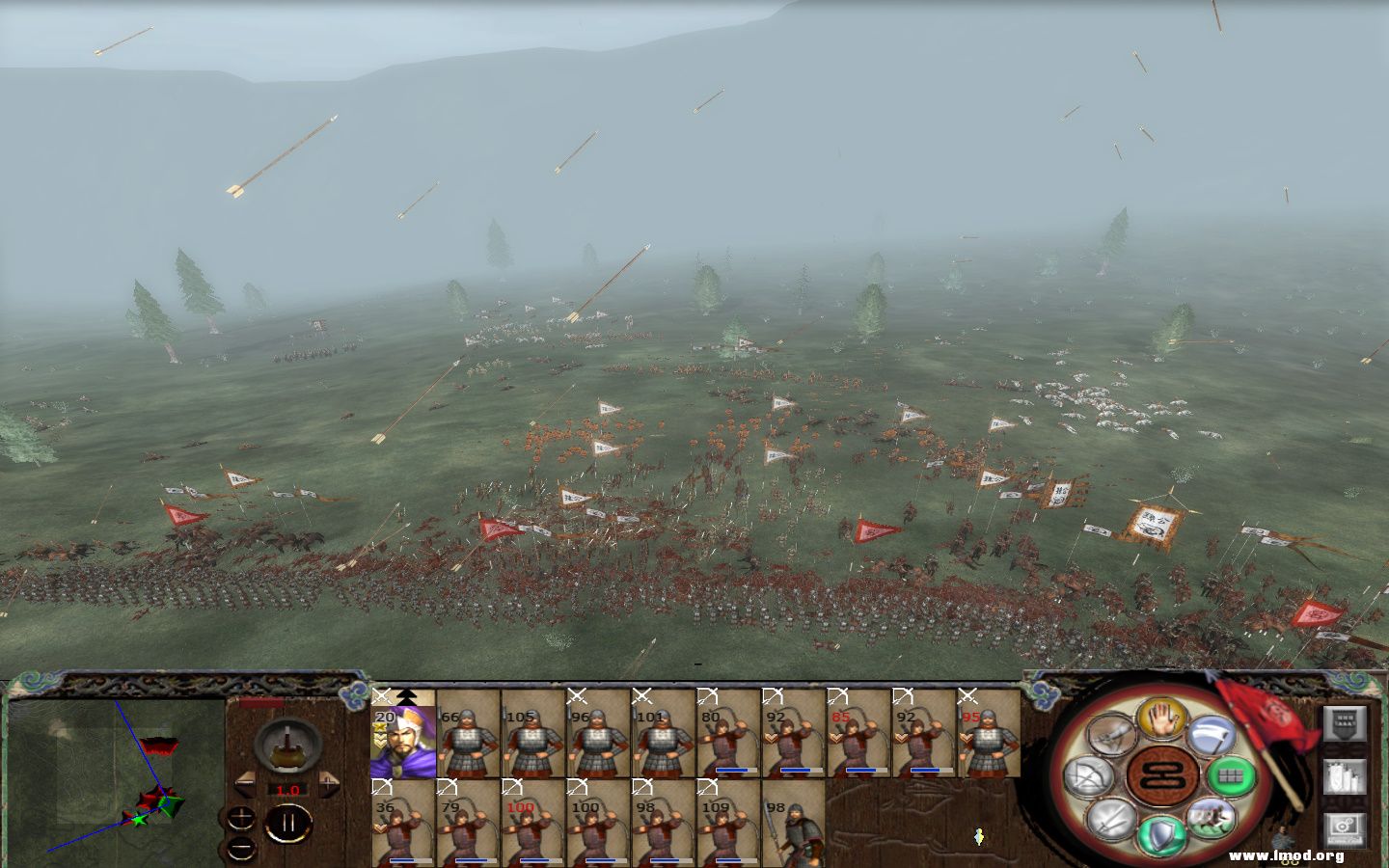This screenshot has width=1389, height=868.
Task: Zoom in the minimap with plus button
Action: tap(239, 818)
